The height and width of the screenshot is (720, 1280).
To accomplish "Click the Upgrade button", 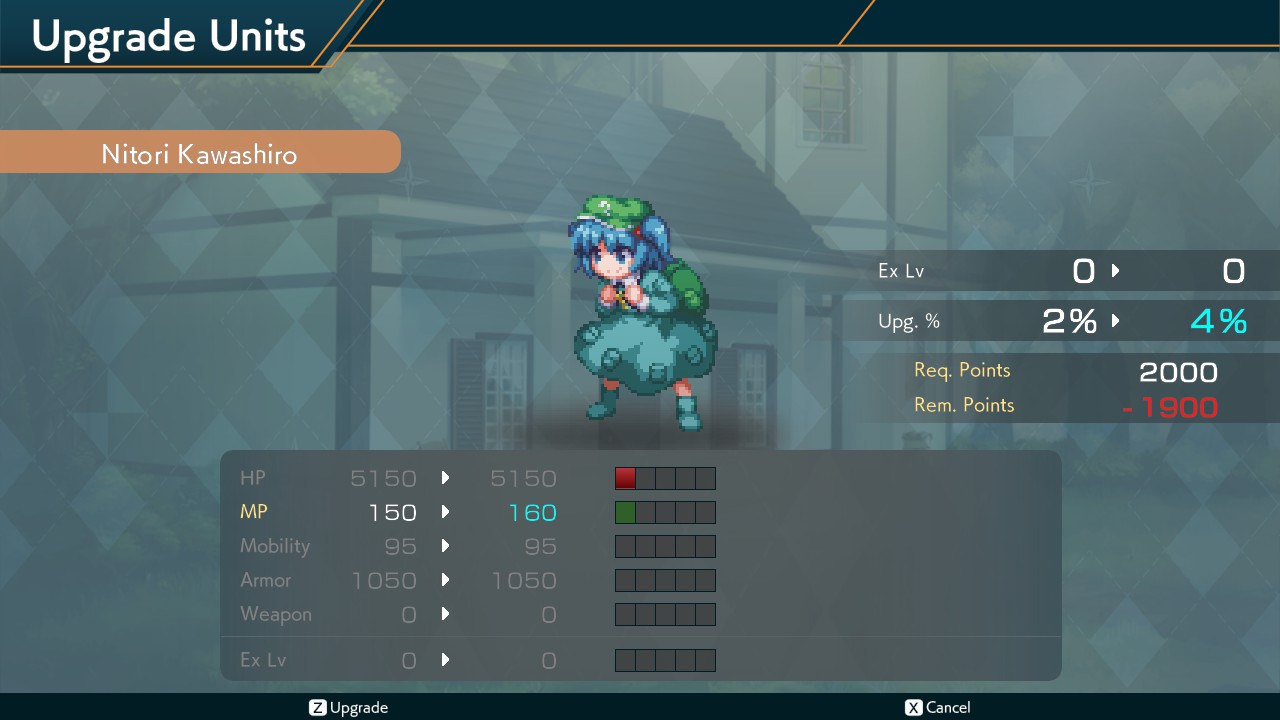I will (x=349, y=707).
